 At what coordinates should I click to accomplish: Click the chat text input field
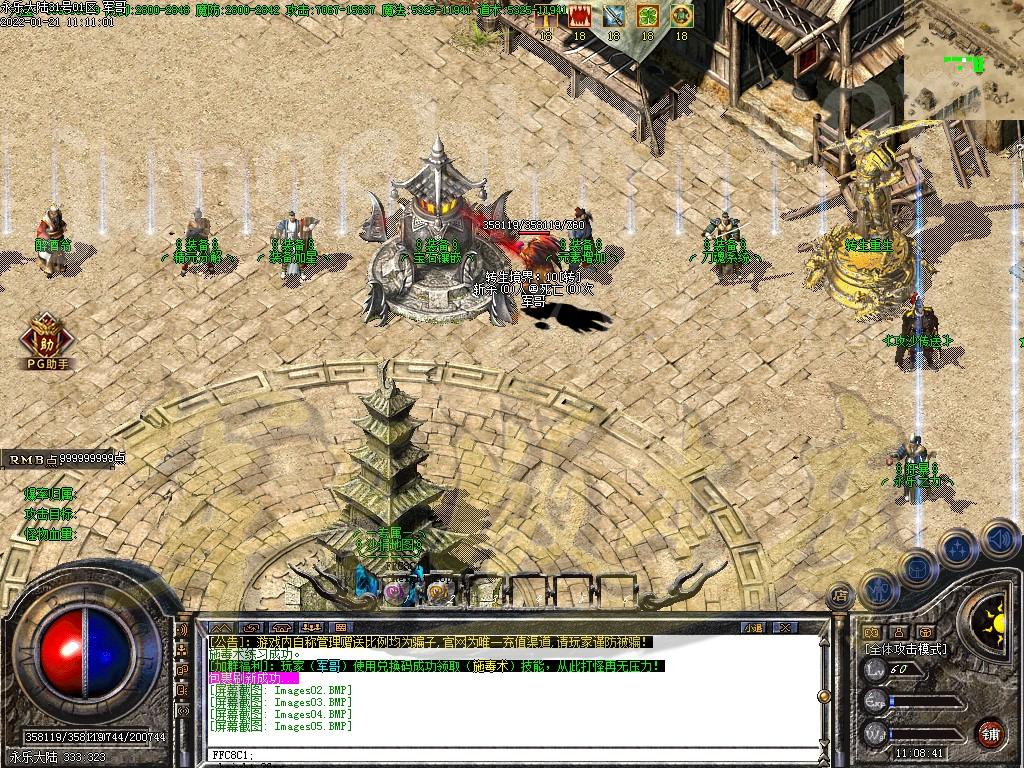(500, 754)
